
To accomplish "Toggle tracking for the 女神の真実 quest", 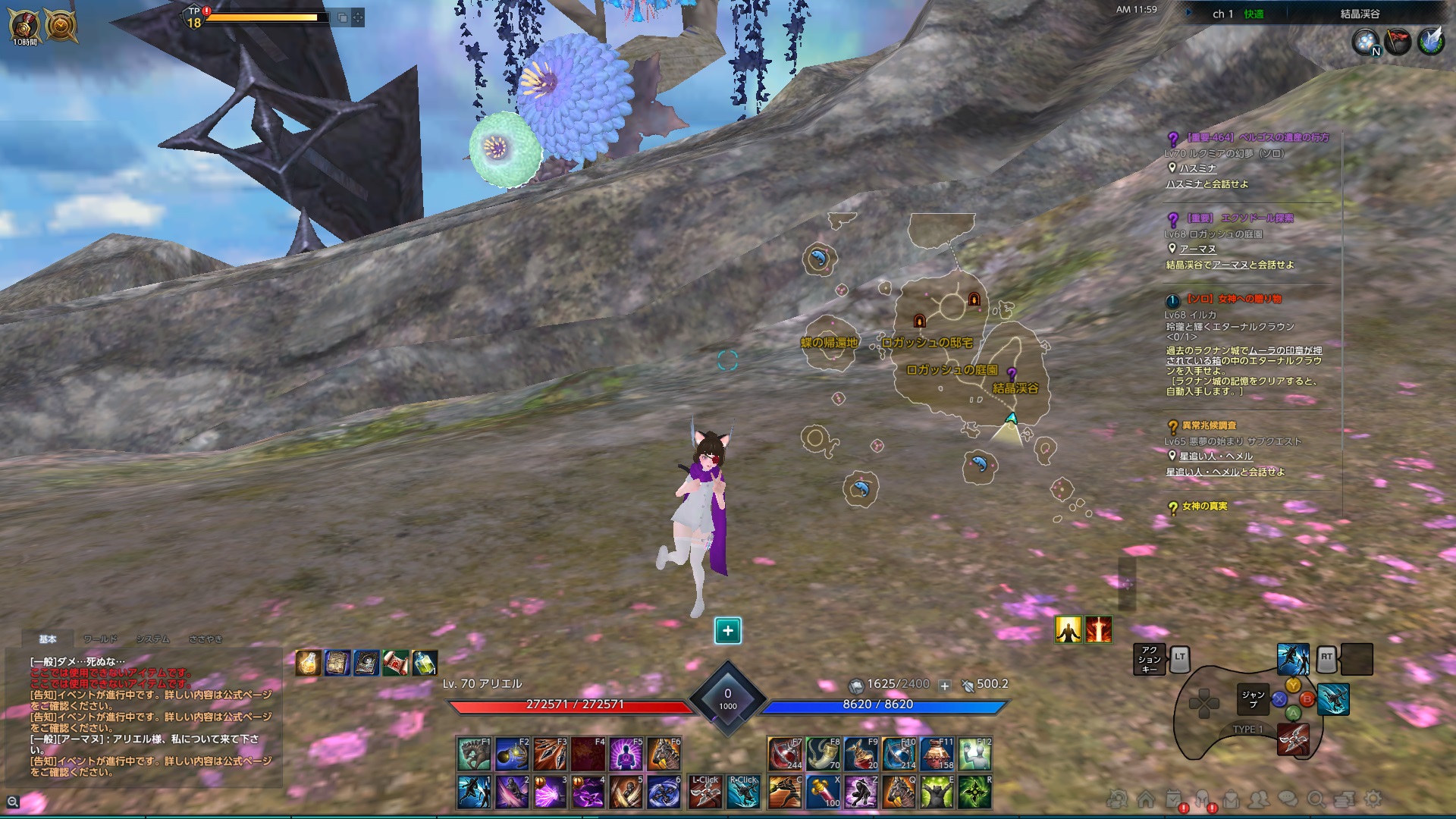I will coord(1172,507).
